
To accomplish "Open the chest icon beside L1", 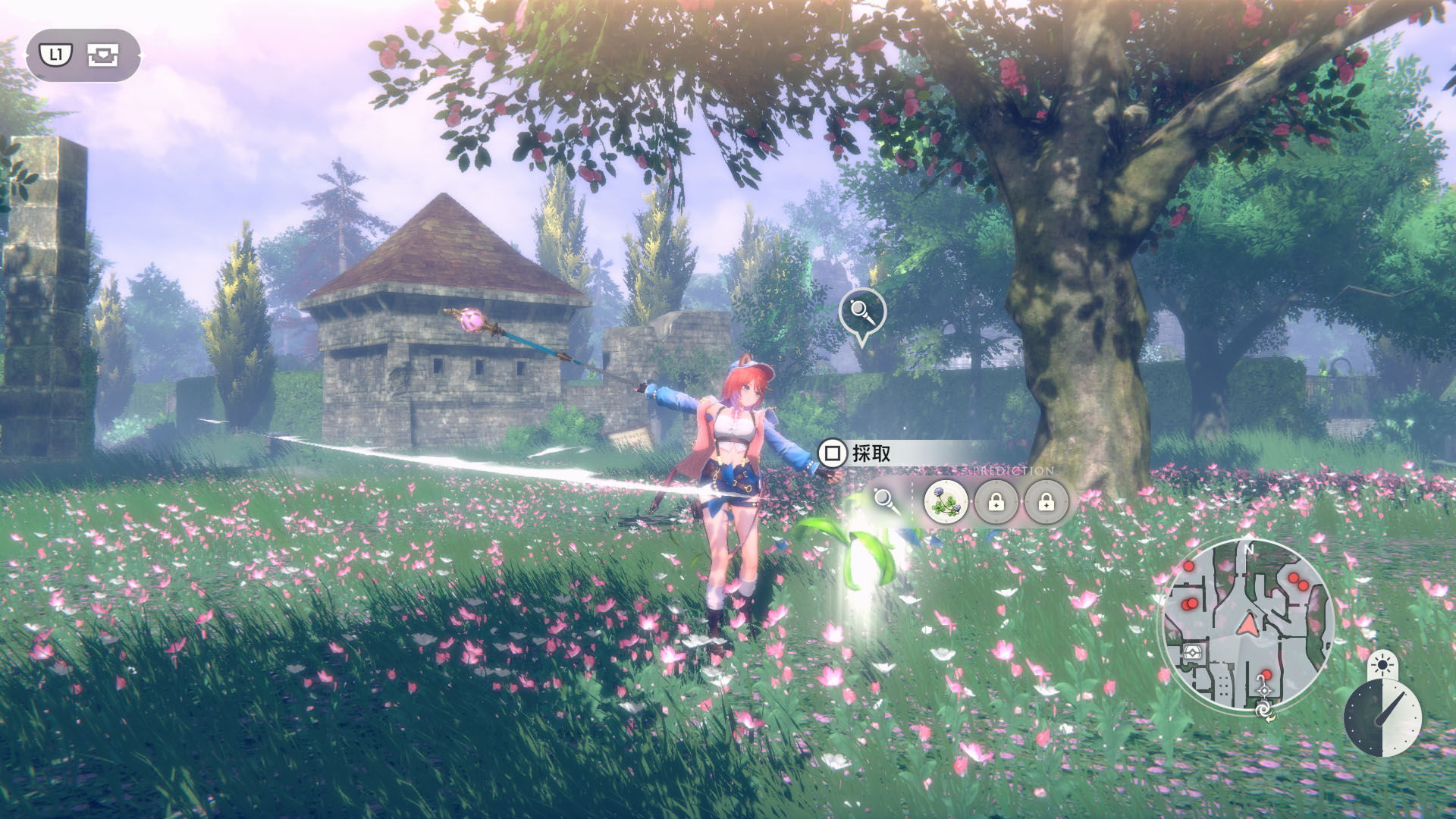I will coord(102,55).
